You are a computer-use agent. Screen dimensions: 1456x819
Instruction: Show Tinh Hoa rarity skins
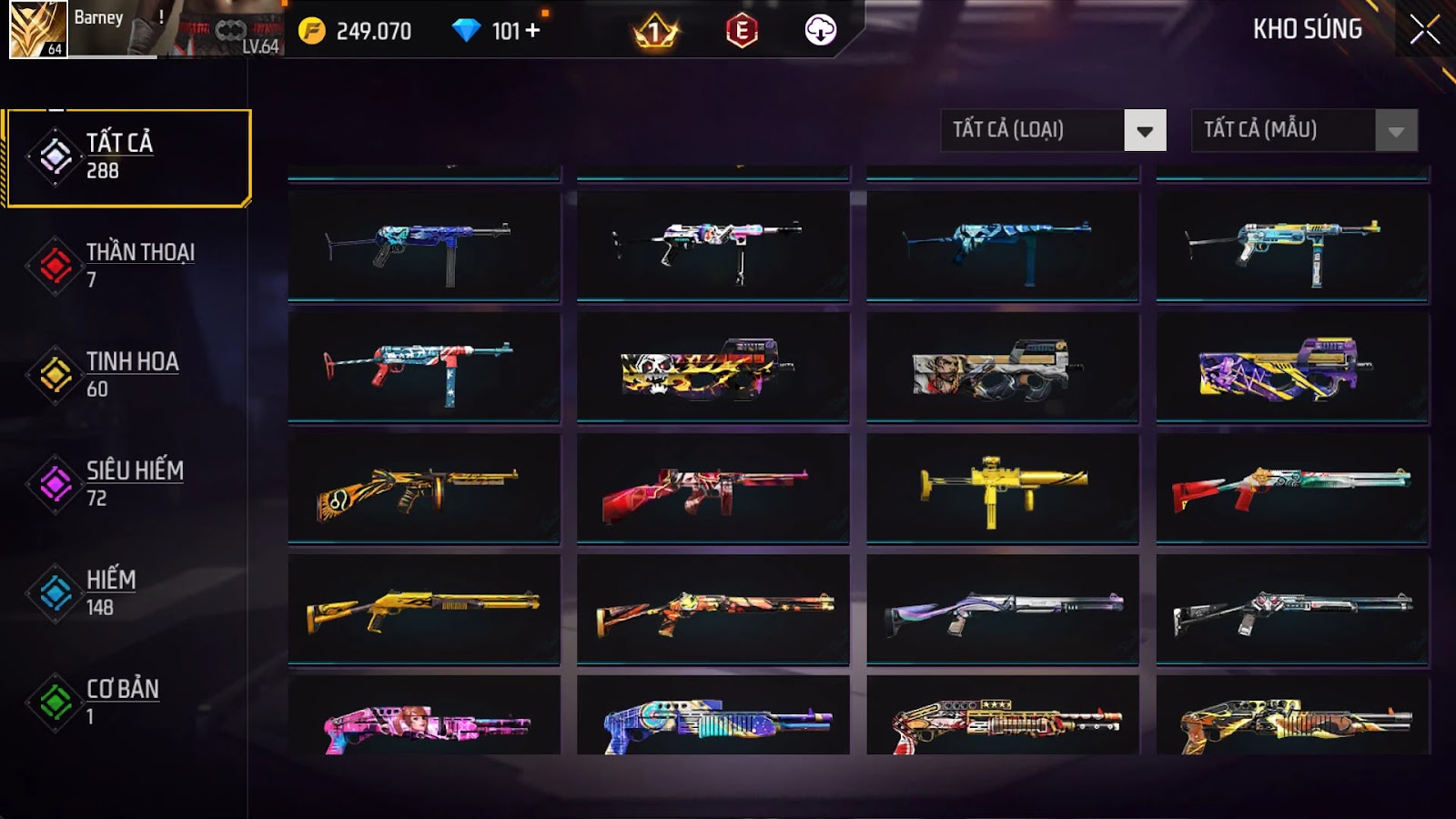pyautogui.click(x=126, y=374)
